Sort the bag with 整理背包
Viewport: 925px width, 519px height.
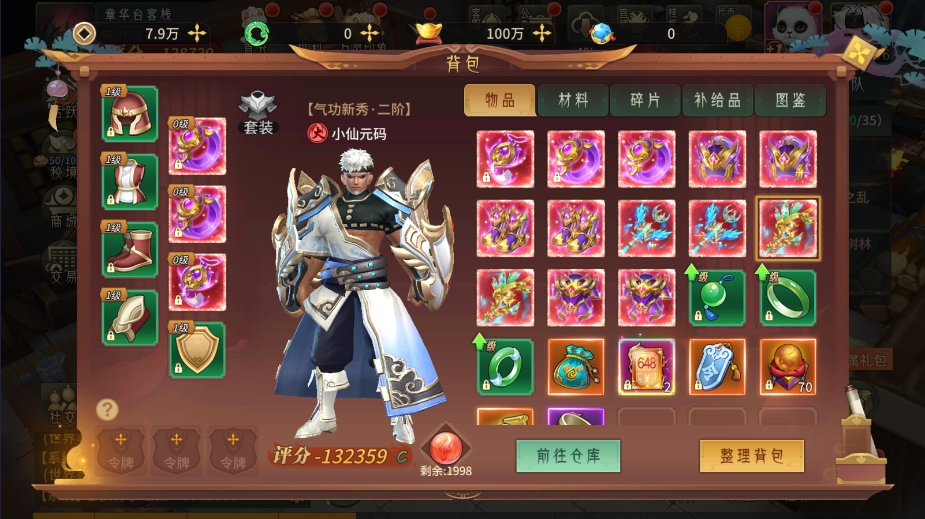751,456
